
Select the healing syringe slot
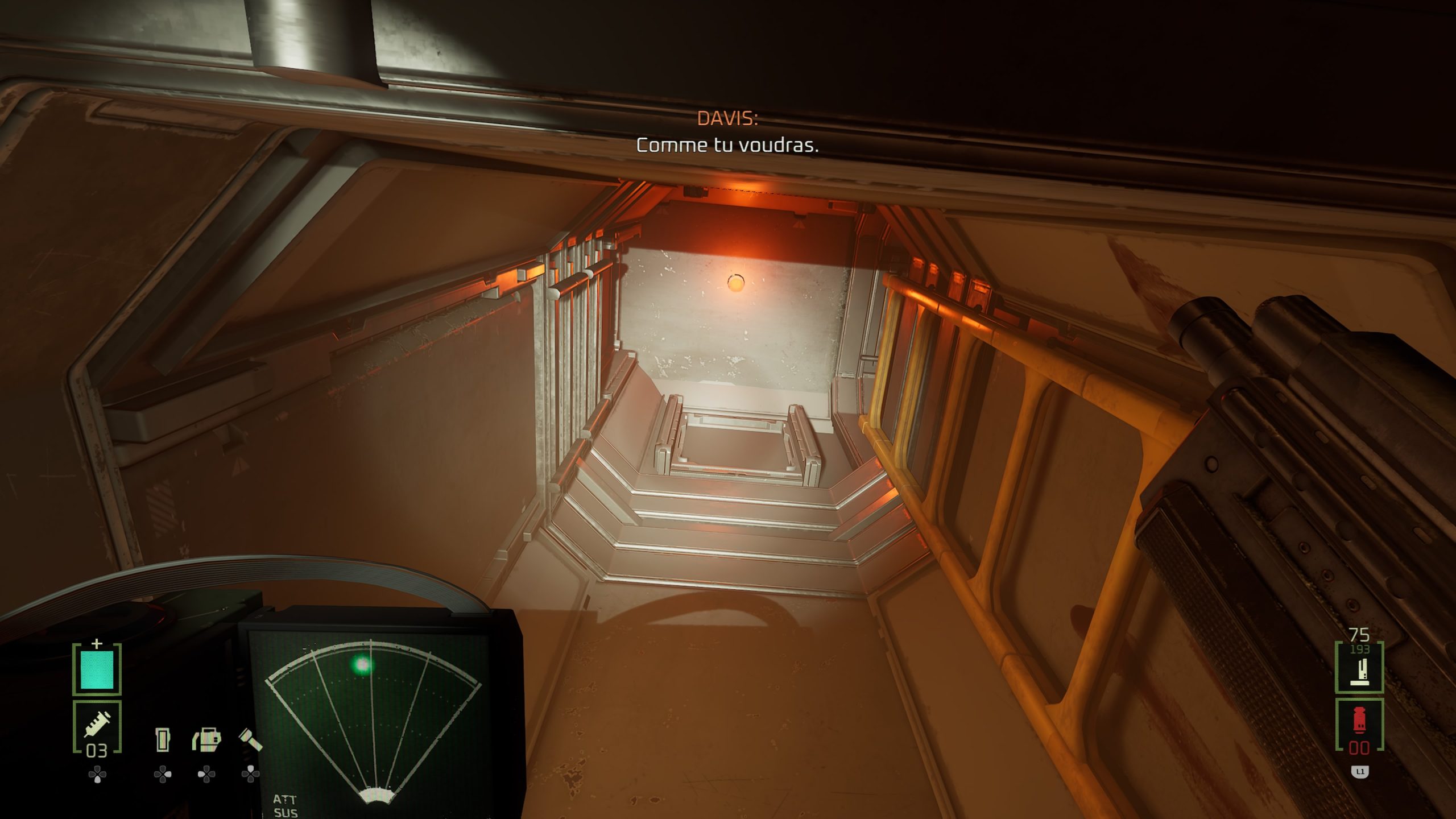[97, 727]
